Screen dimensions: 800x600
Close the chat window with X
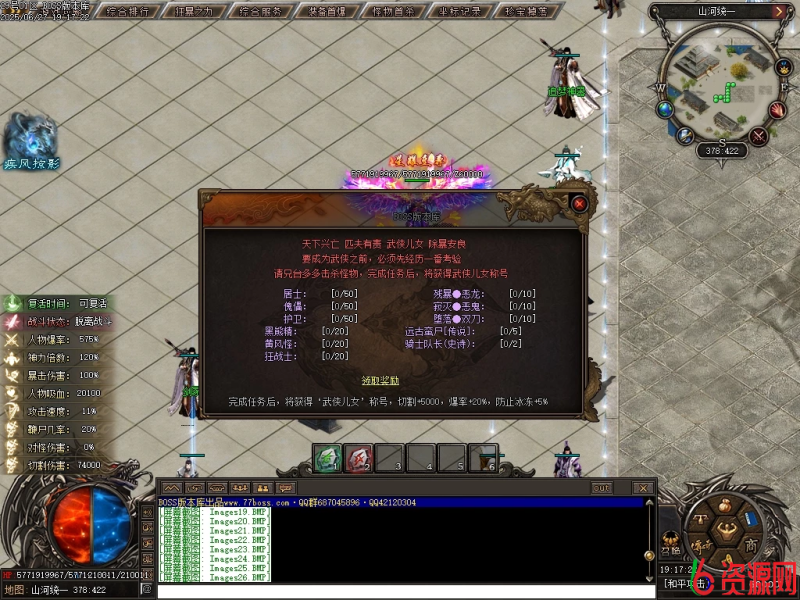[643, 488]
